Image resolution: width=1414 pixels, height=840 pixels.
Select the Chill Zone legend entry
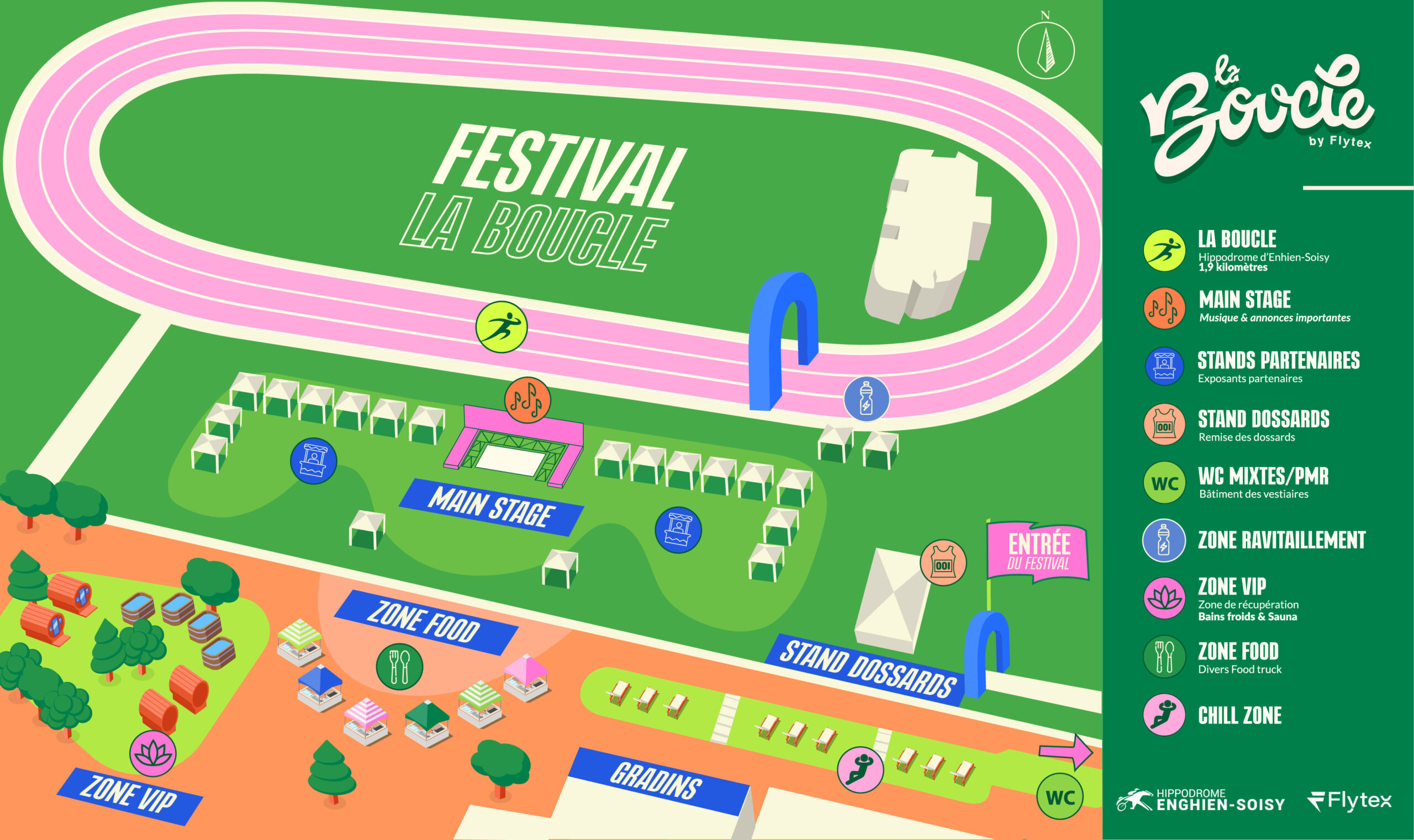1239,716
